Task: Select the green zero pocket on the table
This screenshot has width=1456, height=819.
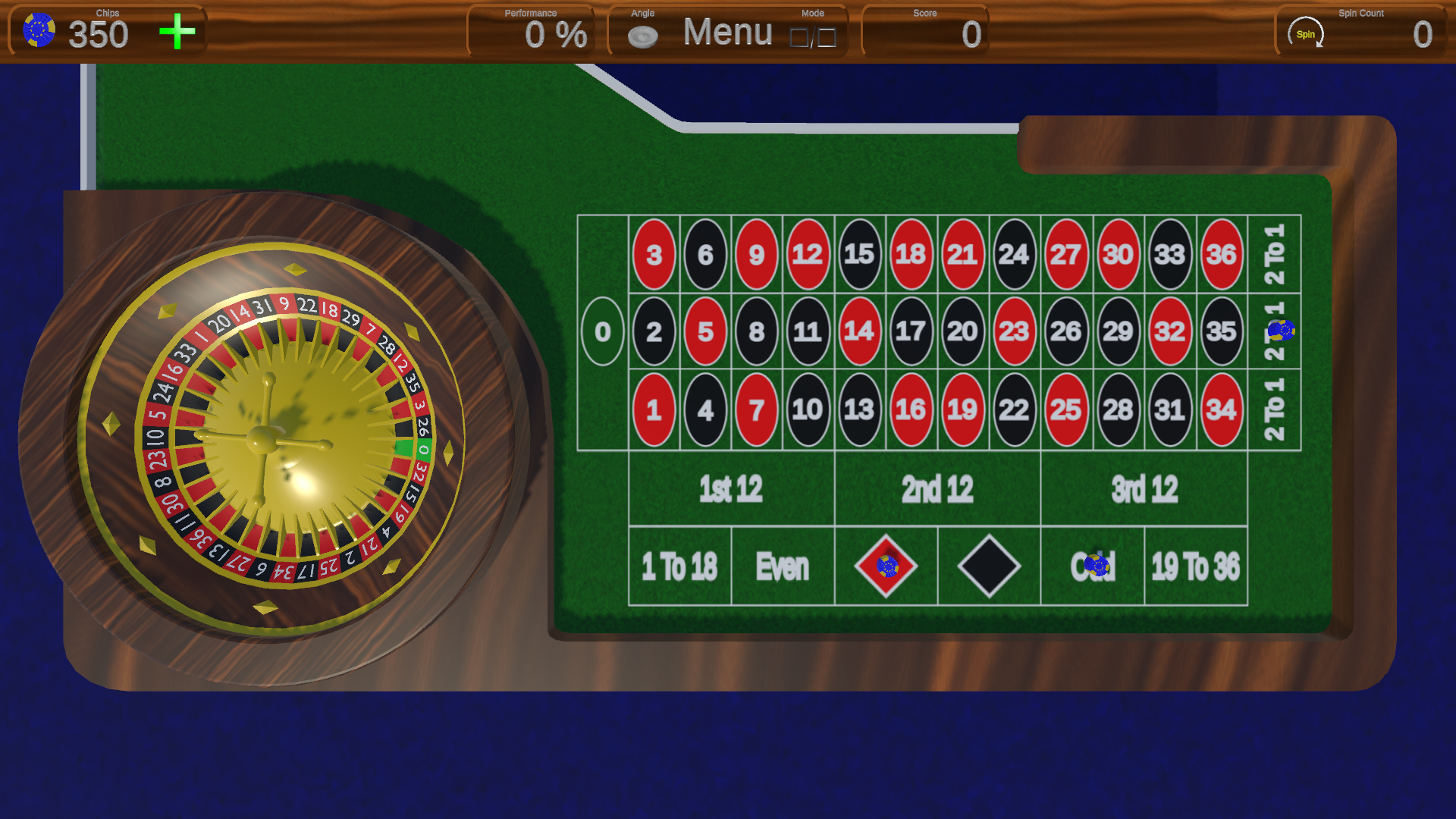Action: pos(603,331)
